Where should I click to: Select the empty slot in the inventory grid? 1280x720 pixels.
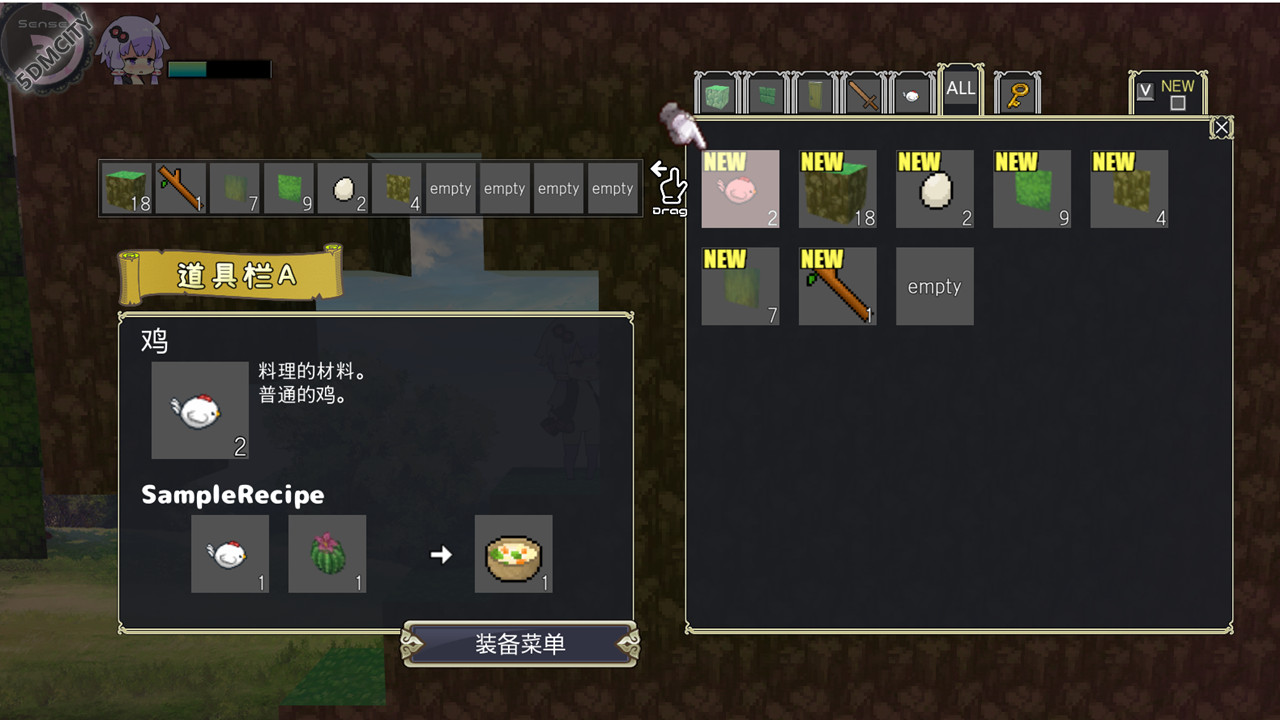pos(934,286)
